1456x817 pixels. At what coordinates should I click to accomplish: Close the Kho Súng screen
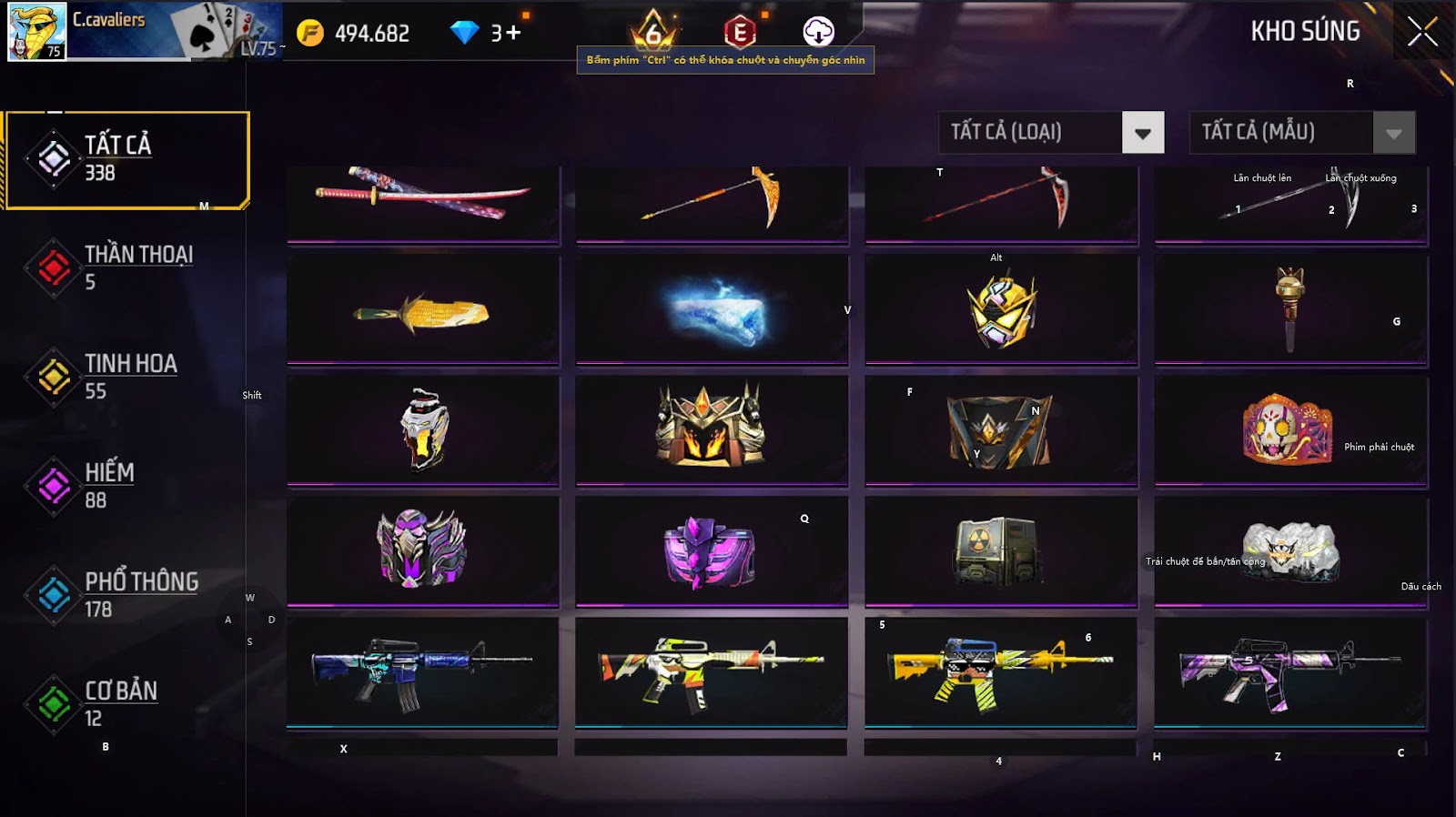click(1422, 32)
